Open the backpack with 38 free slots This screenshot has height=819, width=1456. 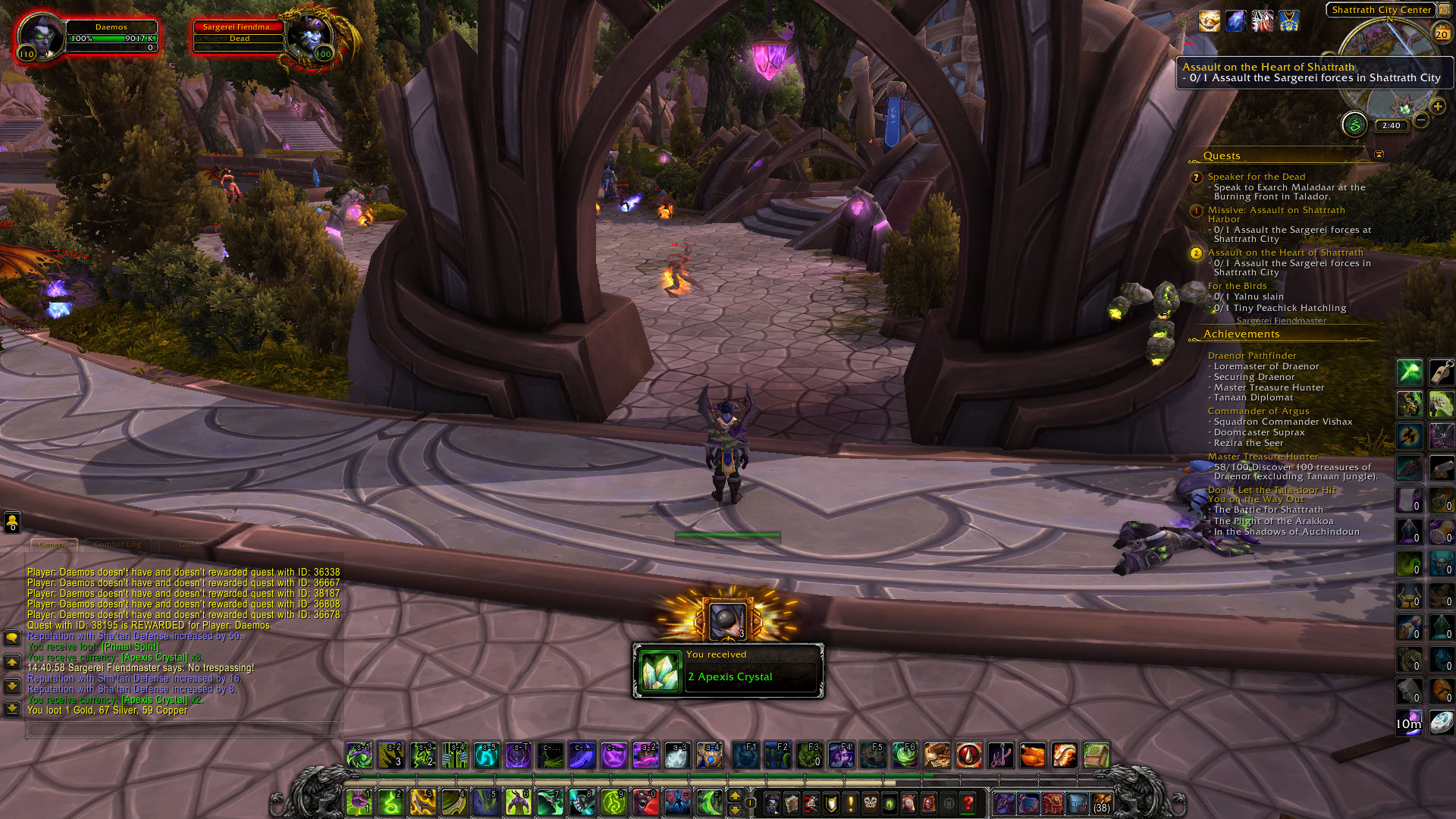(1101, 802)
